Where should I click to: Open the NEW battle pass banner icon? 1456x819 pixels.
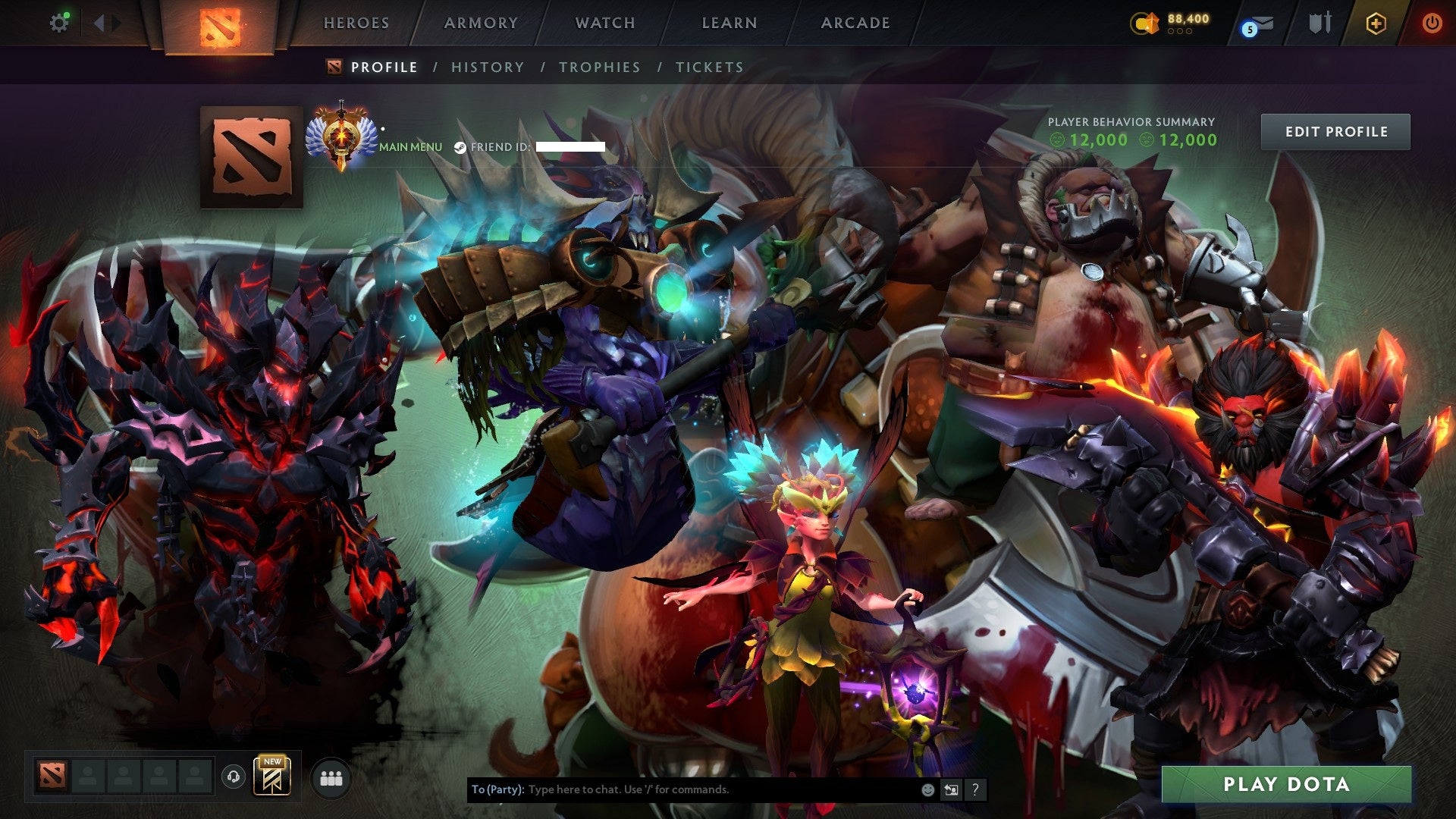(x=273, y=777)
